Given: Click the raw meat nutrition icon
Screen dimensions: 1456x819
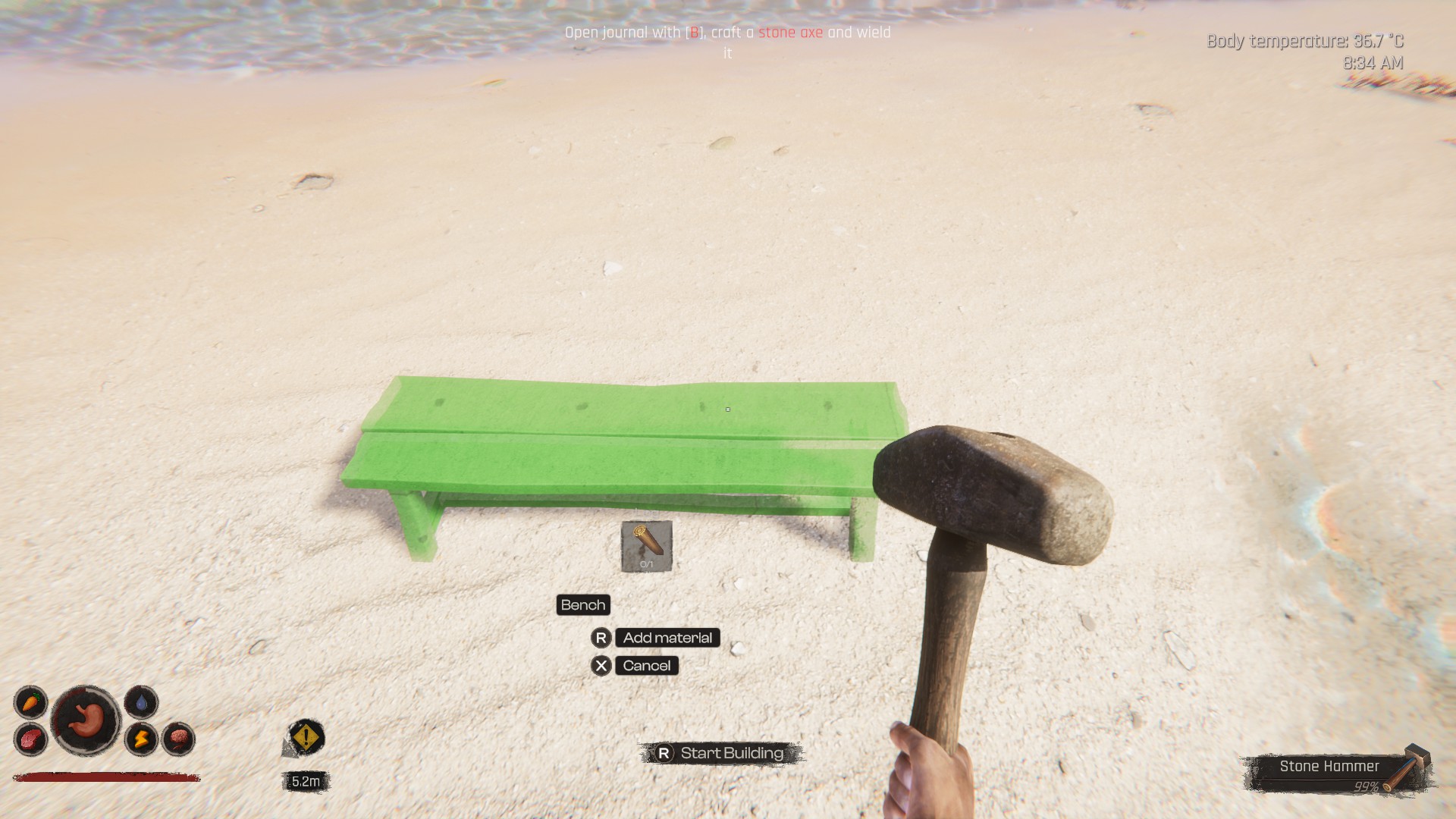Looking at the screenshot, I should [30, 739].
